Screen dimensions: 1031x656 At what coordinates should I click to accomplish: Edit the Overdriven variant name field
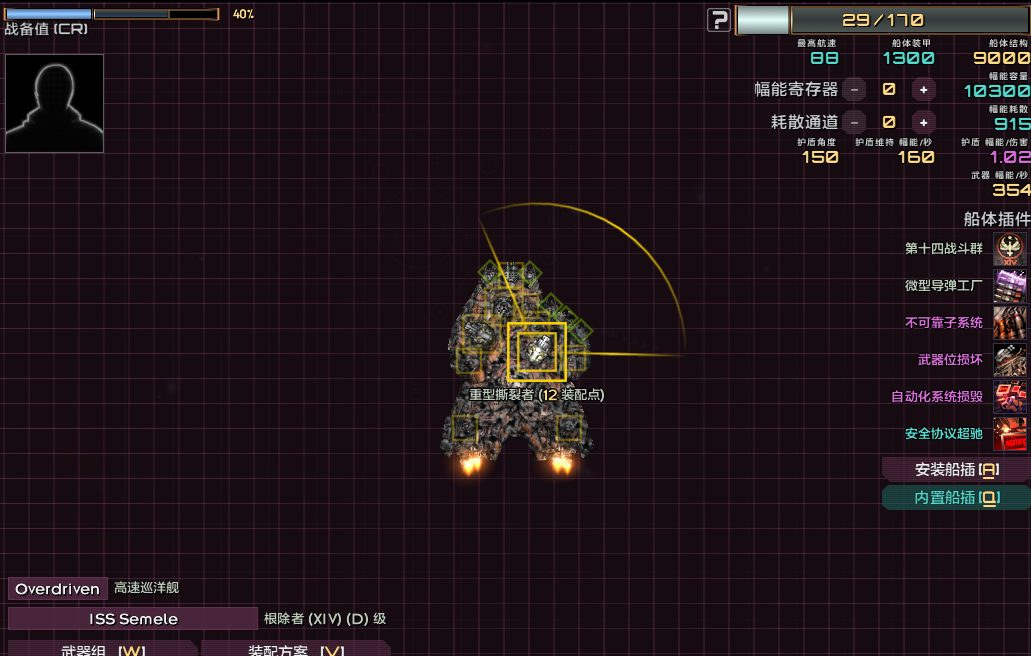(57, 589)
